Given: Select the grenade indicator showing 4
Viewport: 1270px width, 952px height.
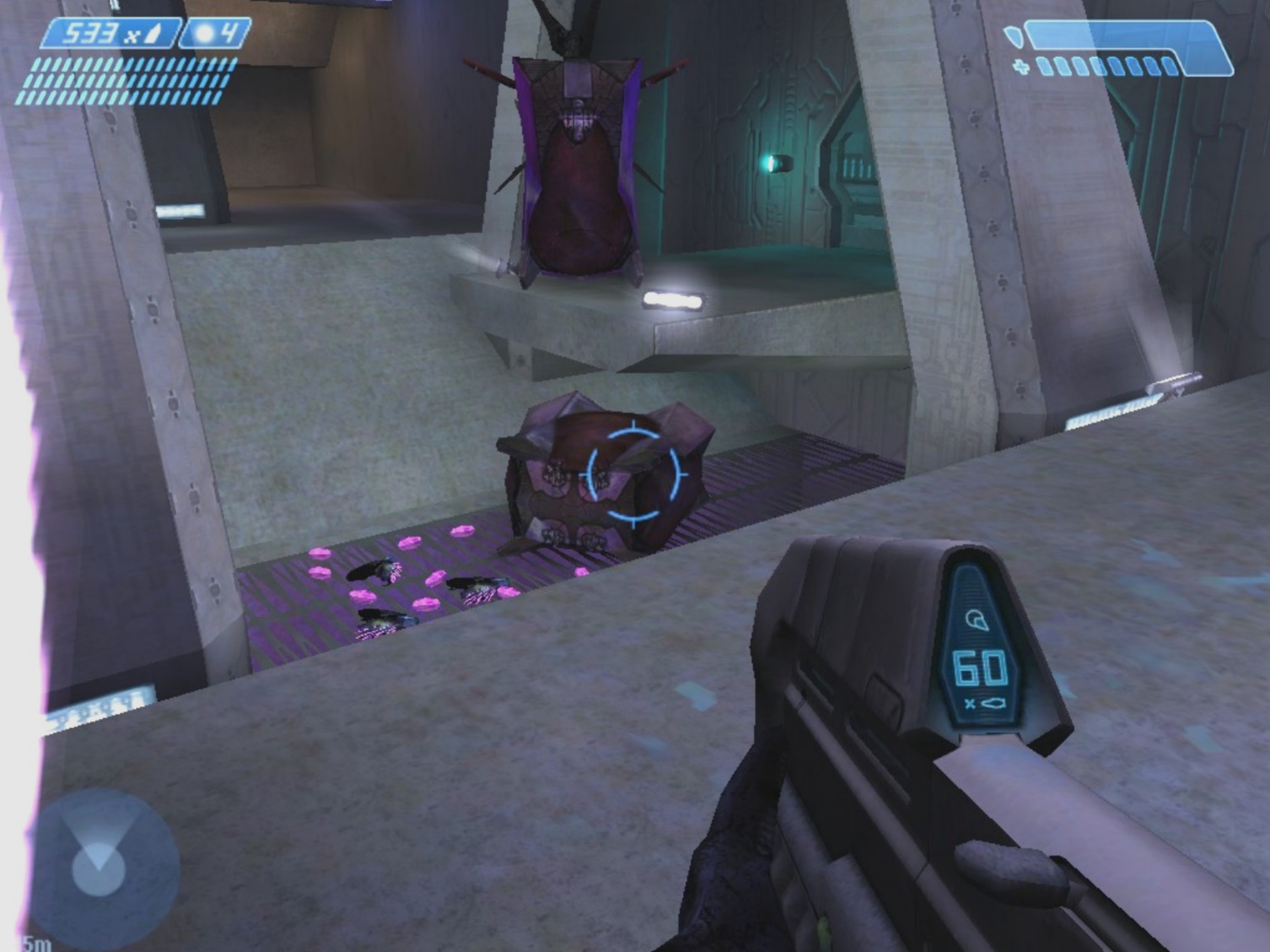Looking at the screenshot, I should coord(216,34).
